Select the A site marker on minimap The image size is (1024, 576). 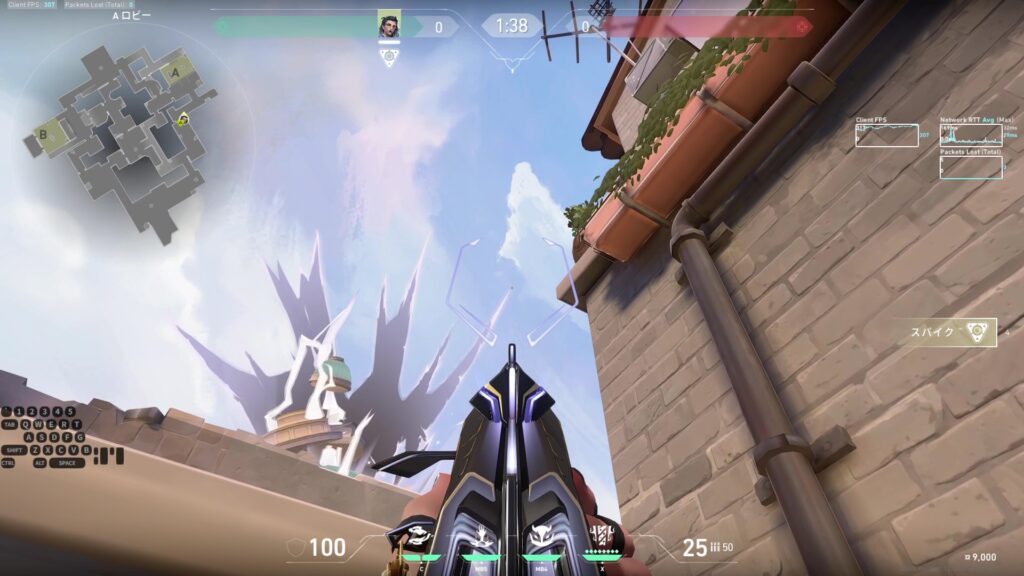click(178, 71)
